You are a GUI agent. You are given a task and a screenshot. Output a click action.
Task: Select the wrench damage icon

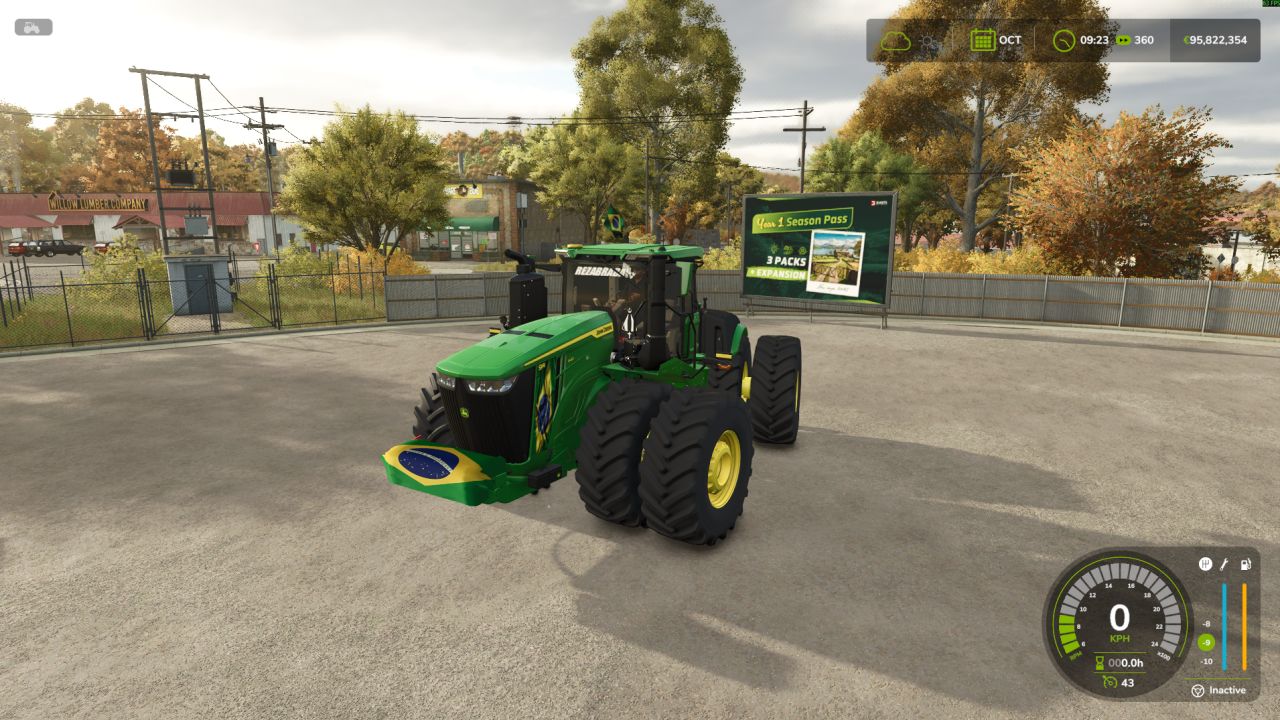coord(1224,564)
